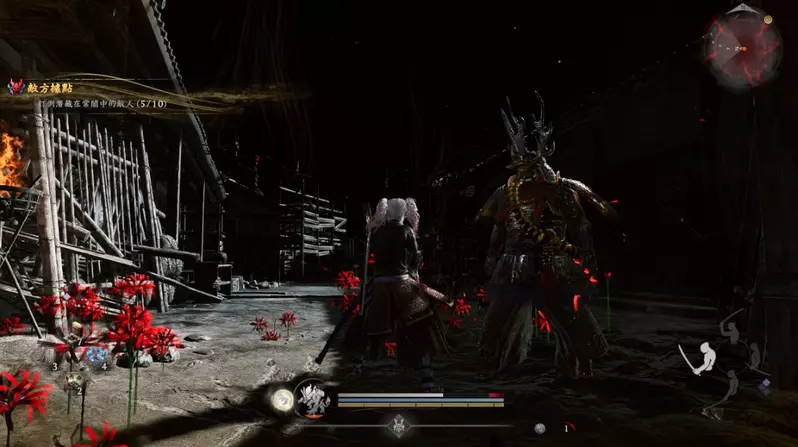Select the glowing blue orb item slot 4

(96, 355)
